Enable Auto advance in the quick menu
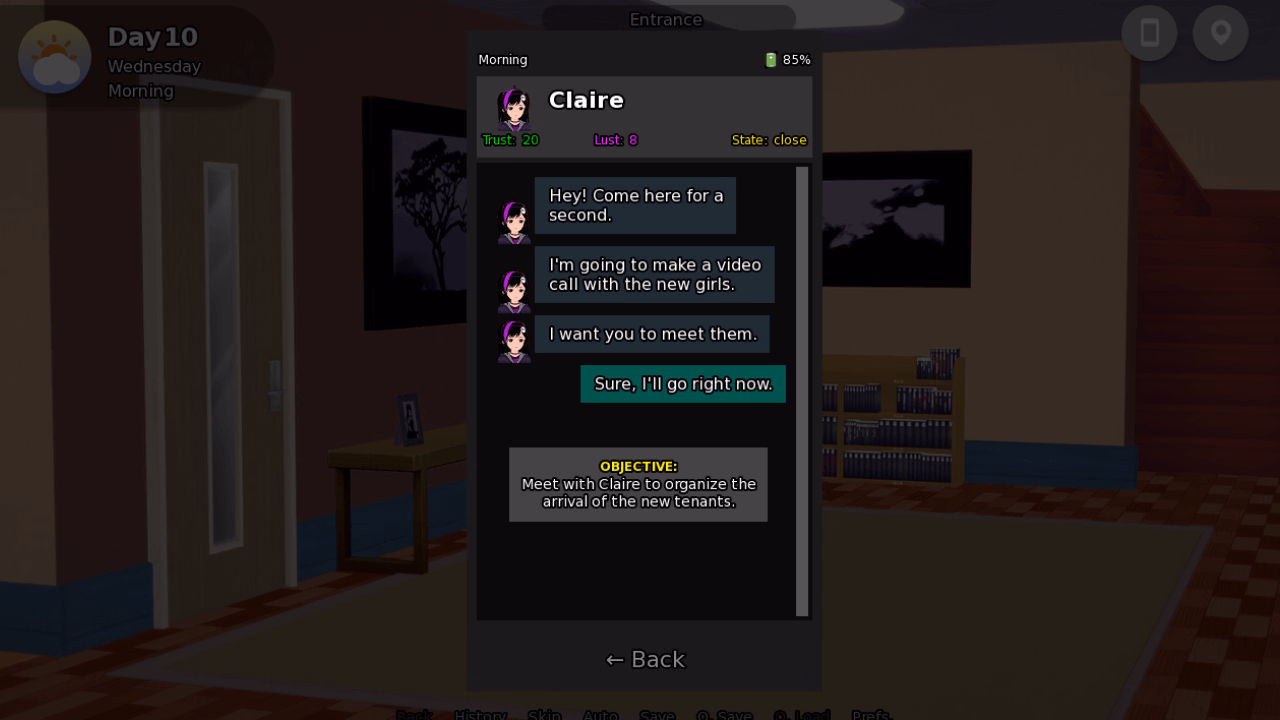This screenshot has width=1280, height=720. click(x=600, y=715)
